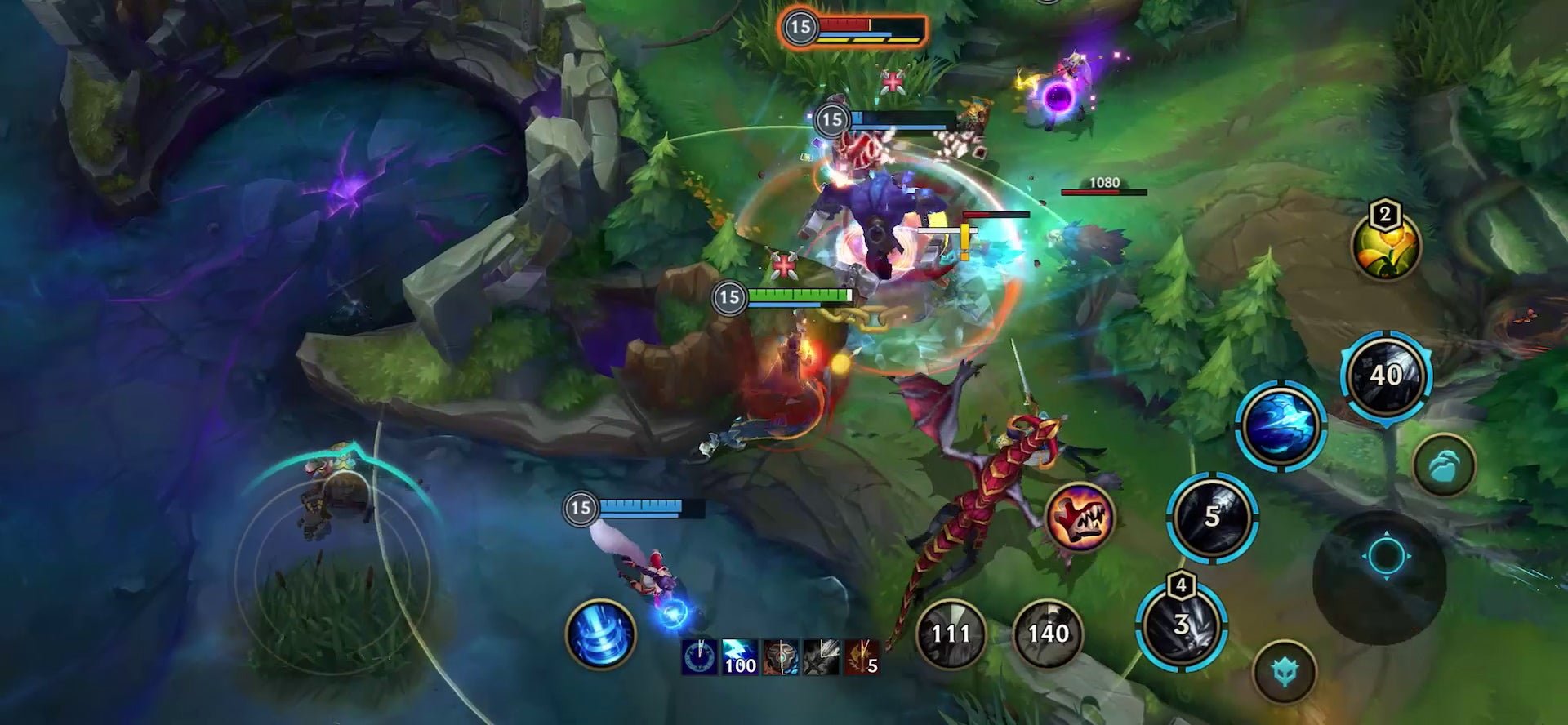Select the summoner spell showing 140 cooldown
Screen dimensions: 1568x725
click(x=1048, y=633)
